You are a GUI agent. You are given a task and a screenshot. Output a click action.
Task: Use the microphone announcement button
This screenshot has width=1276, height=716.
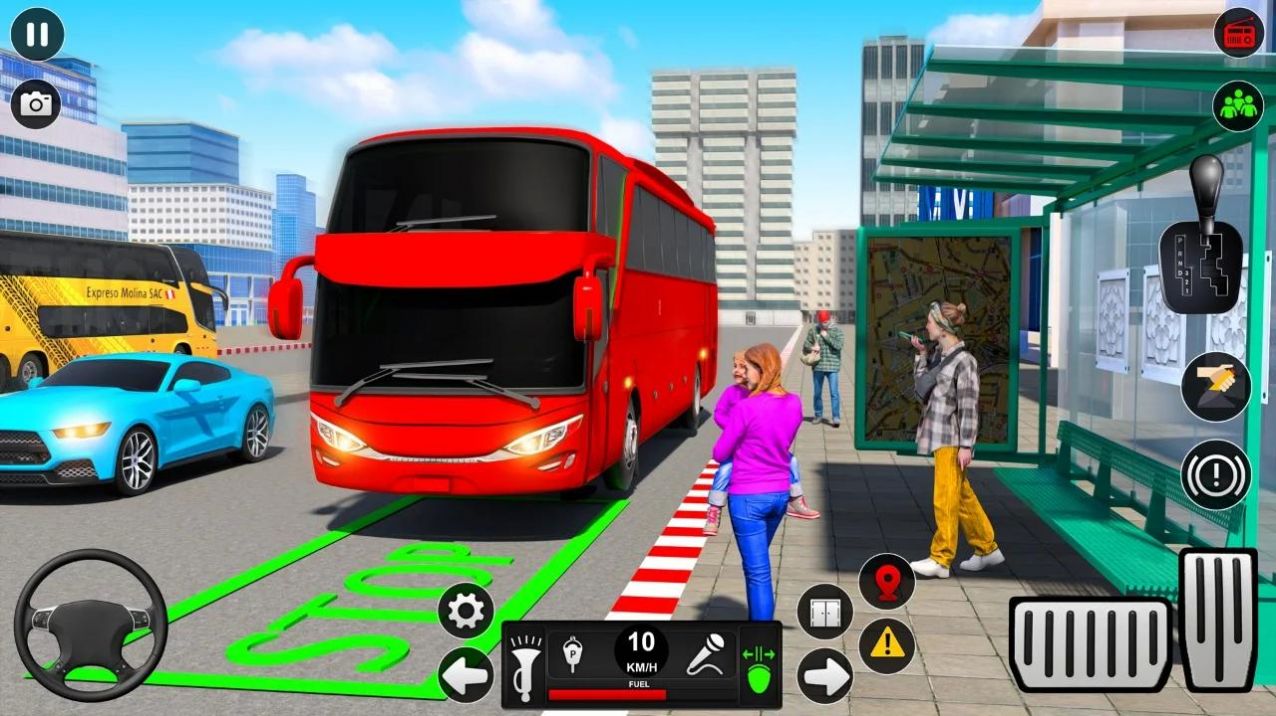click(x=705, y=656)
